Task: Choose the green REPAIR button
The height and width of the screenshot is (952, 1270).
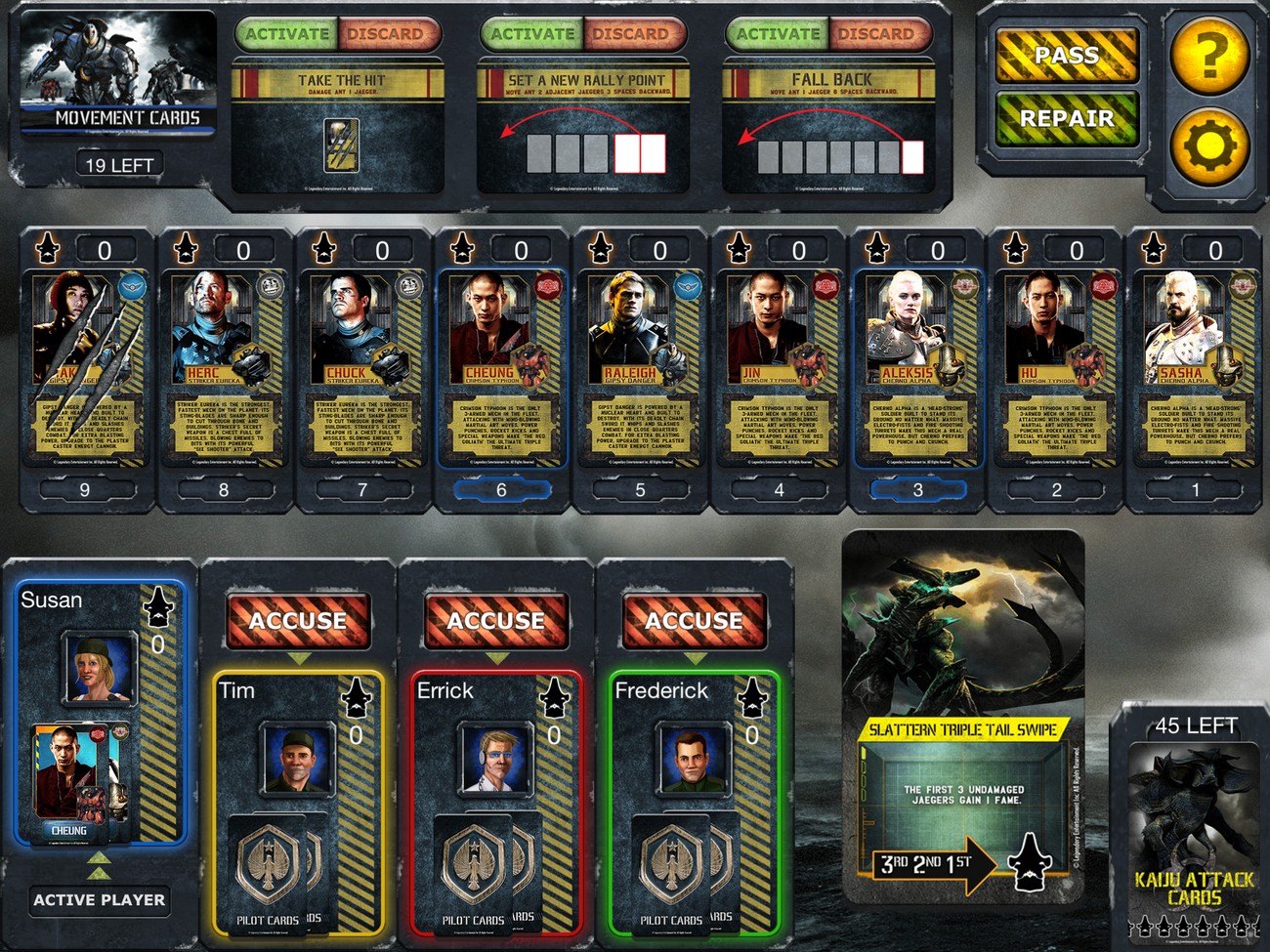Action: coord(1067,118)
